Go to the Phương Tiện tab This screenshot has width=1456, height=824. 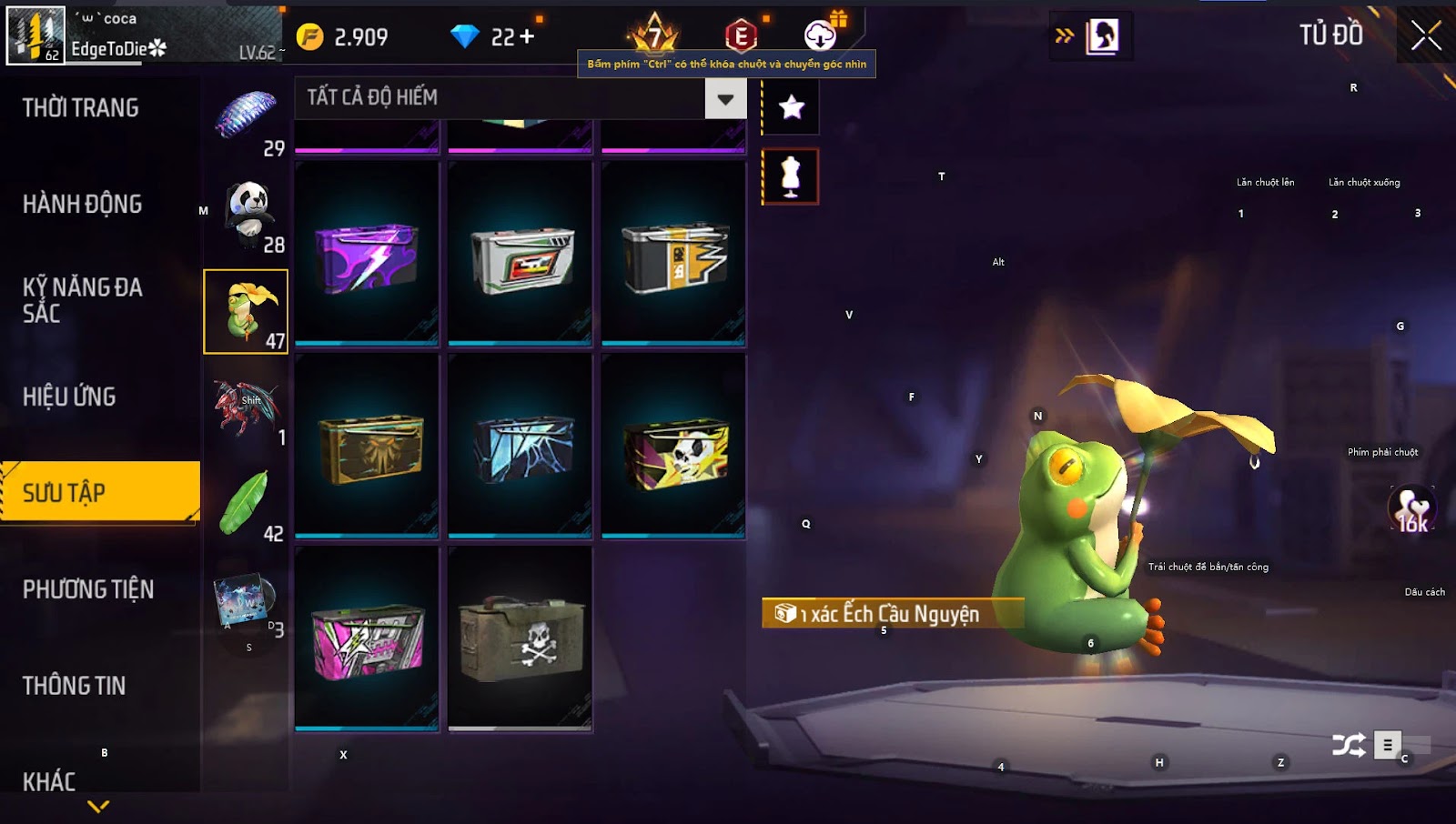coord(88,589)
